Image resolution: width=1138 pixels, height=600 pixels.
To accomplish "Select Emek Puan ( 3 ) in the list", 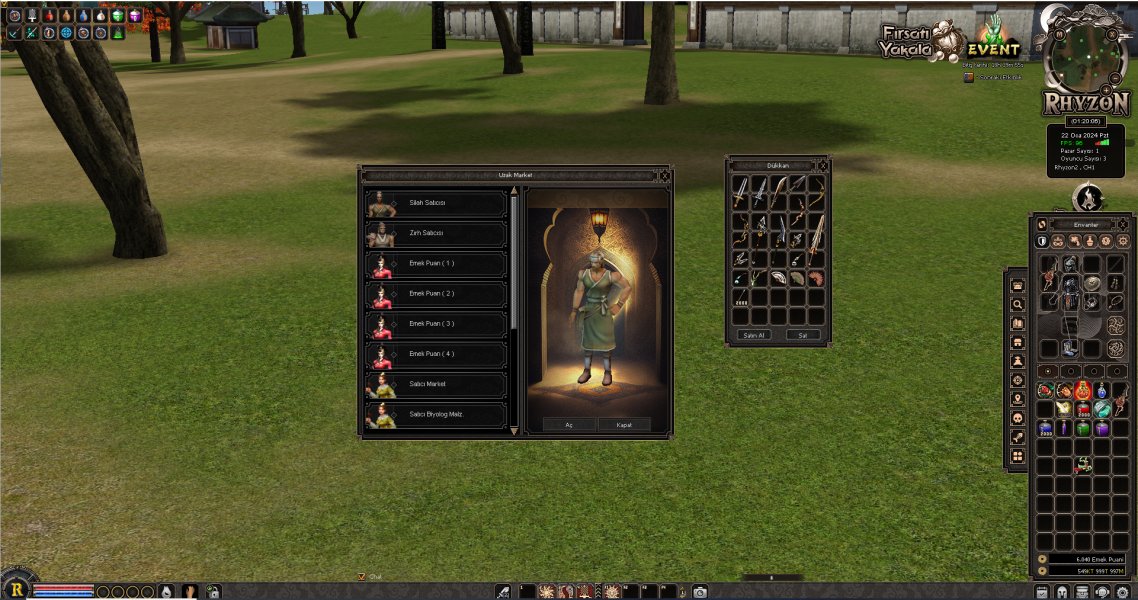I will [x=436, y=324].
